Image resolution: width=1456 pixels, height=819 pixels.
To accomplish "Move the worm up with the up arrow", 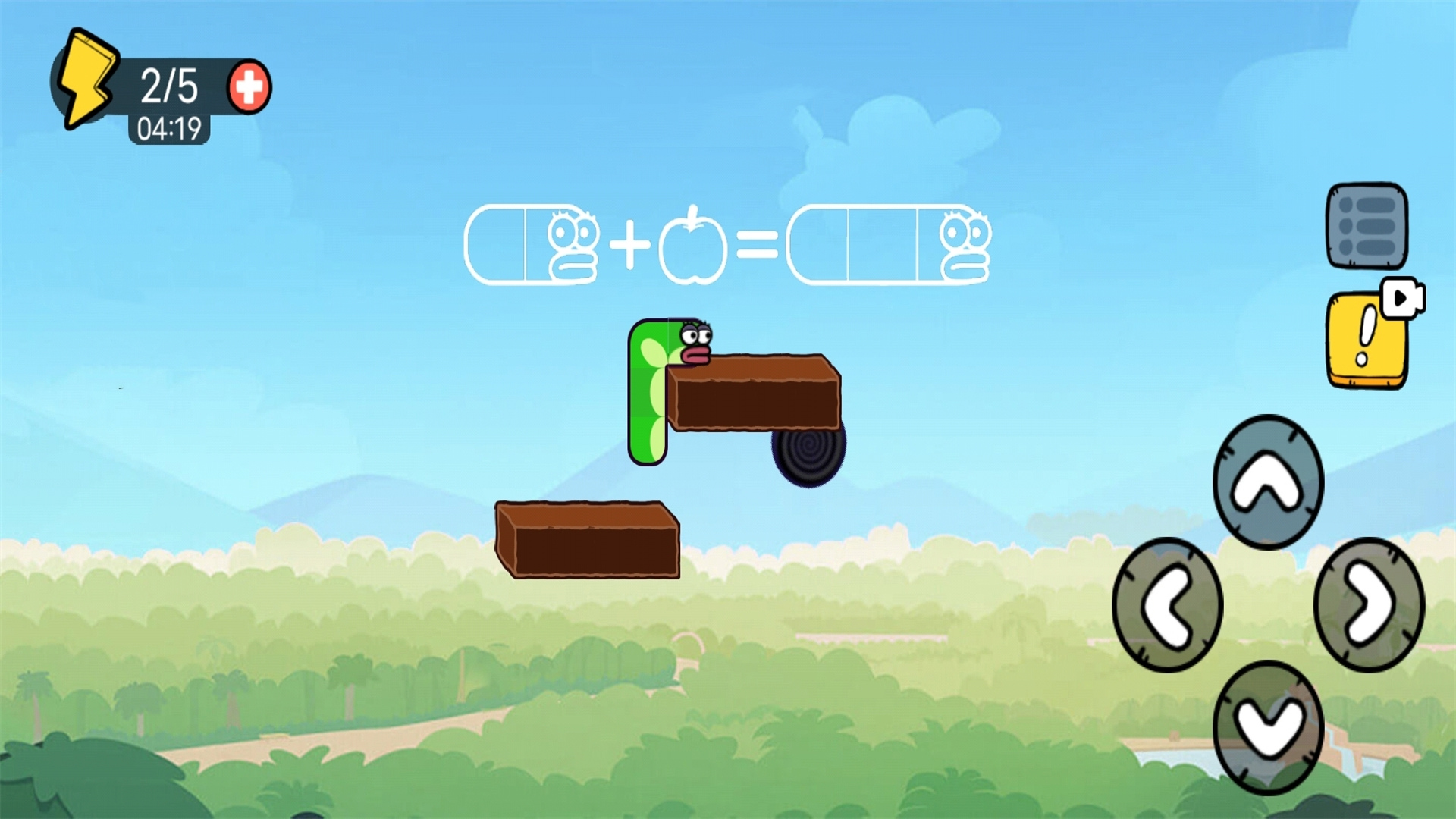I will click(1268, 482).
